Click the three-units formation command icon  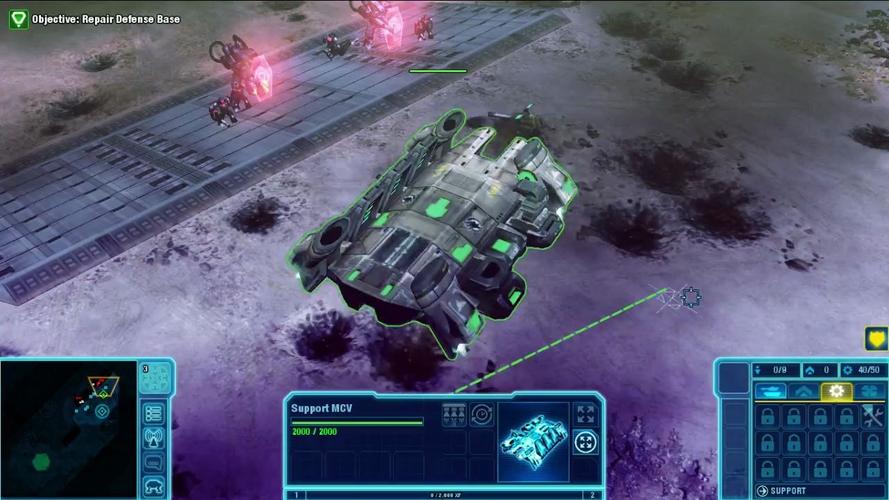pyautogui.click(x=454, y=414)
